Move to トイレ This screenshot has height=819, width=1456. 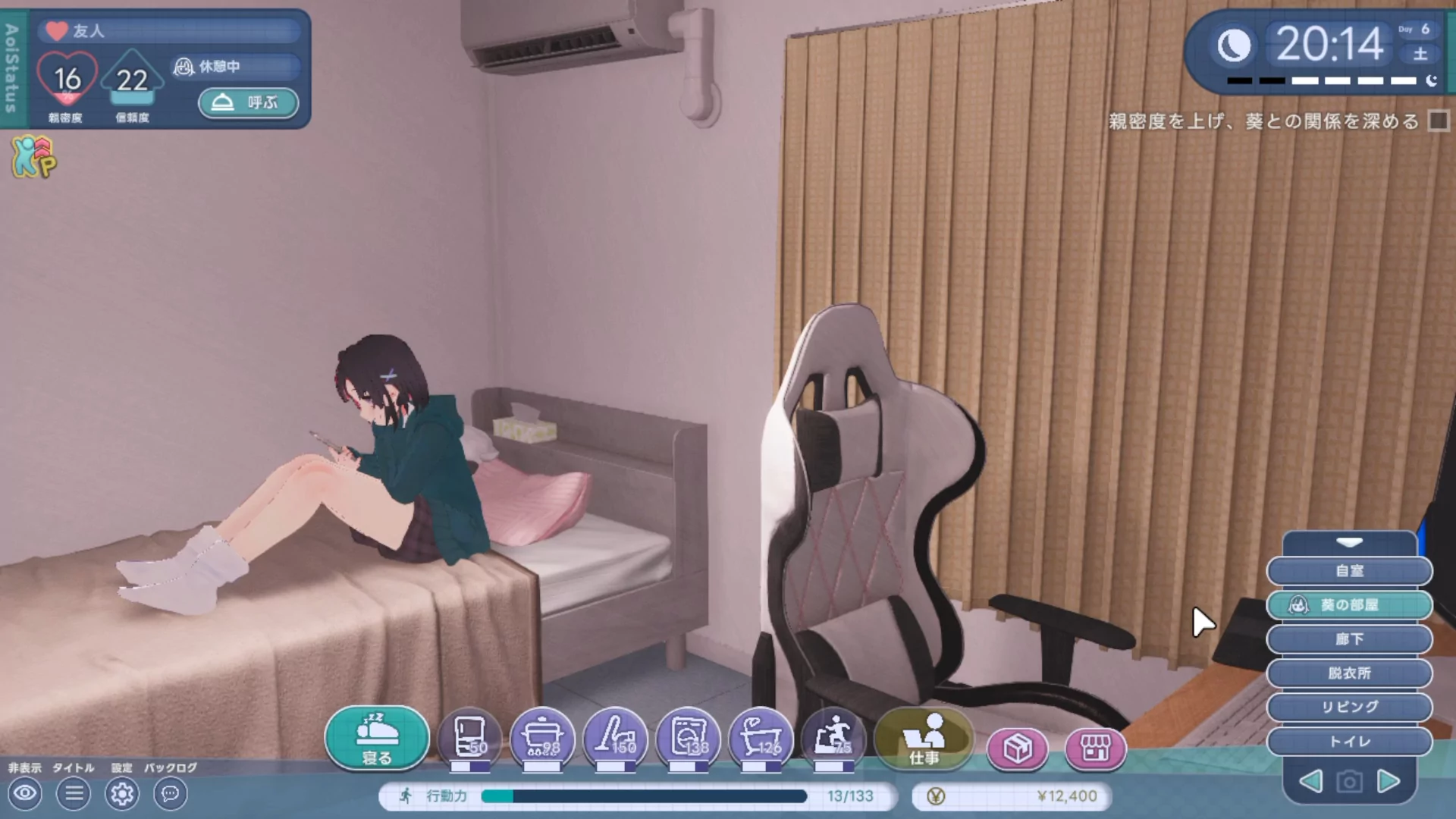[x=1349, y=741]
